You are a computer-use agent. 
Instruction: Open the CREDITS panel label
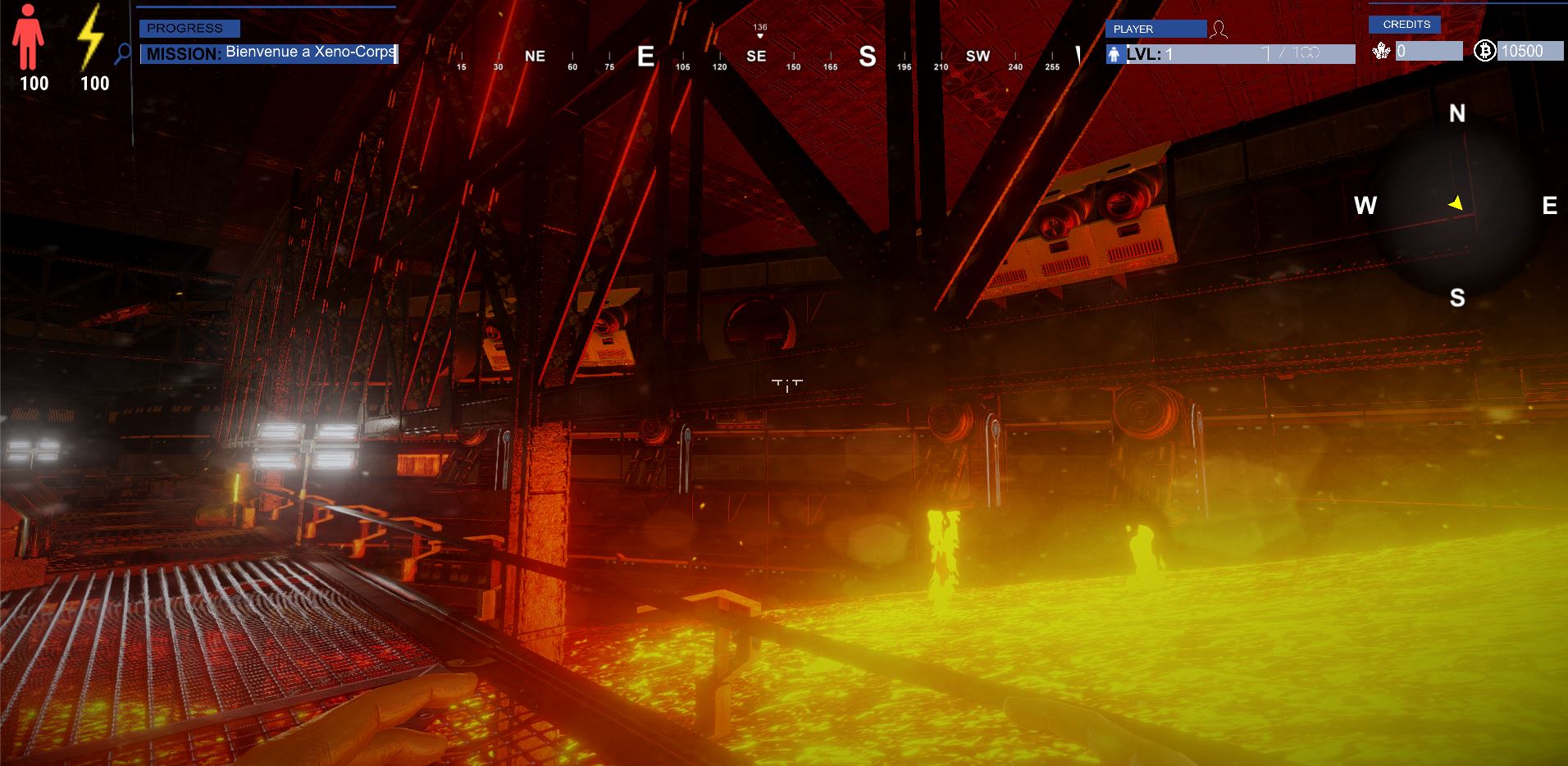pyautogui.click(x=1406, y=25)
